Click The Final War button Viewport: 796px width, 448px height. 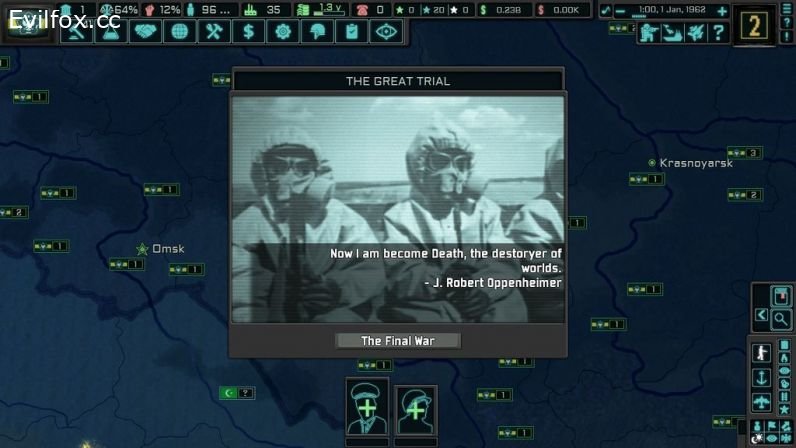(398, 341)
